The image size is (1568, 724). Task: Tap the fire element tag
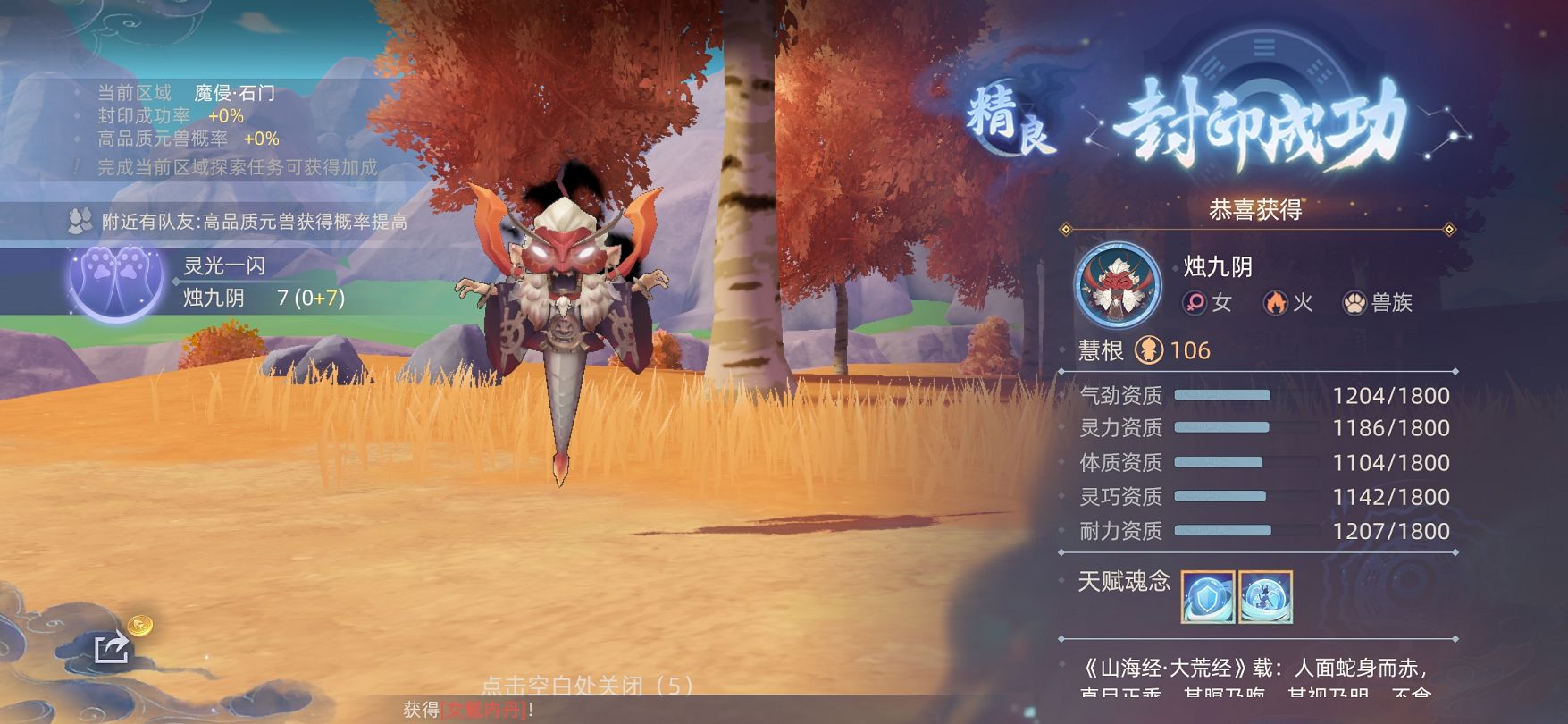coord(1287,303)
